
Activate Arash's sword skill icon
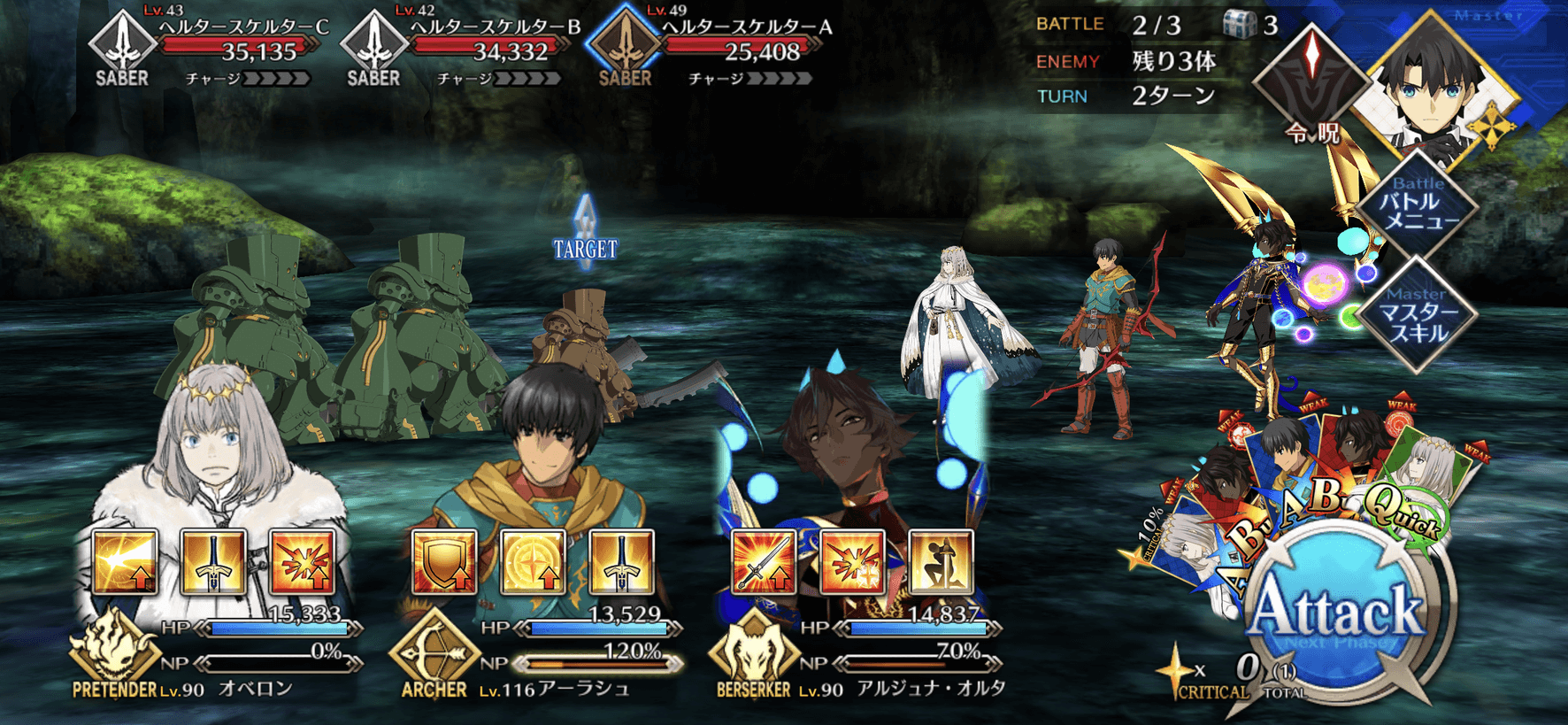621,562
